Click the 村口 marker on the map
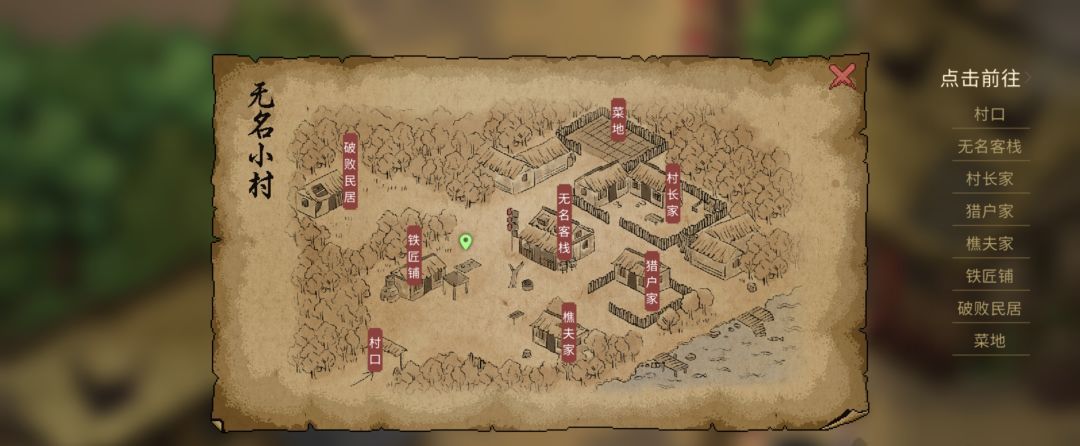This screenshot has height=446, width=1080. (x=375, y=350)
